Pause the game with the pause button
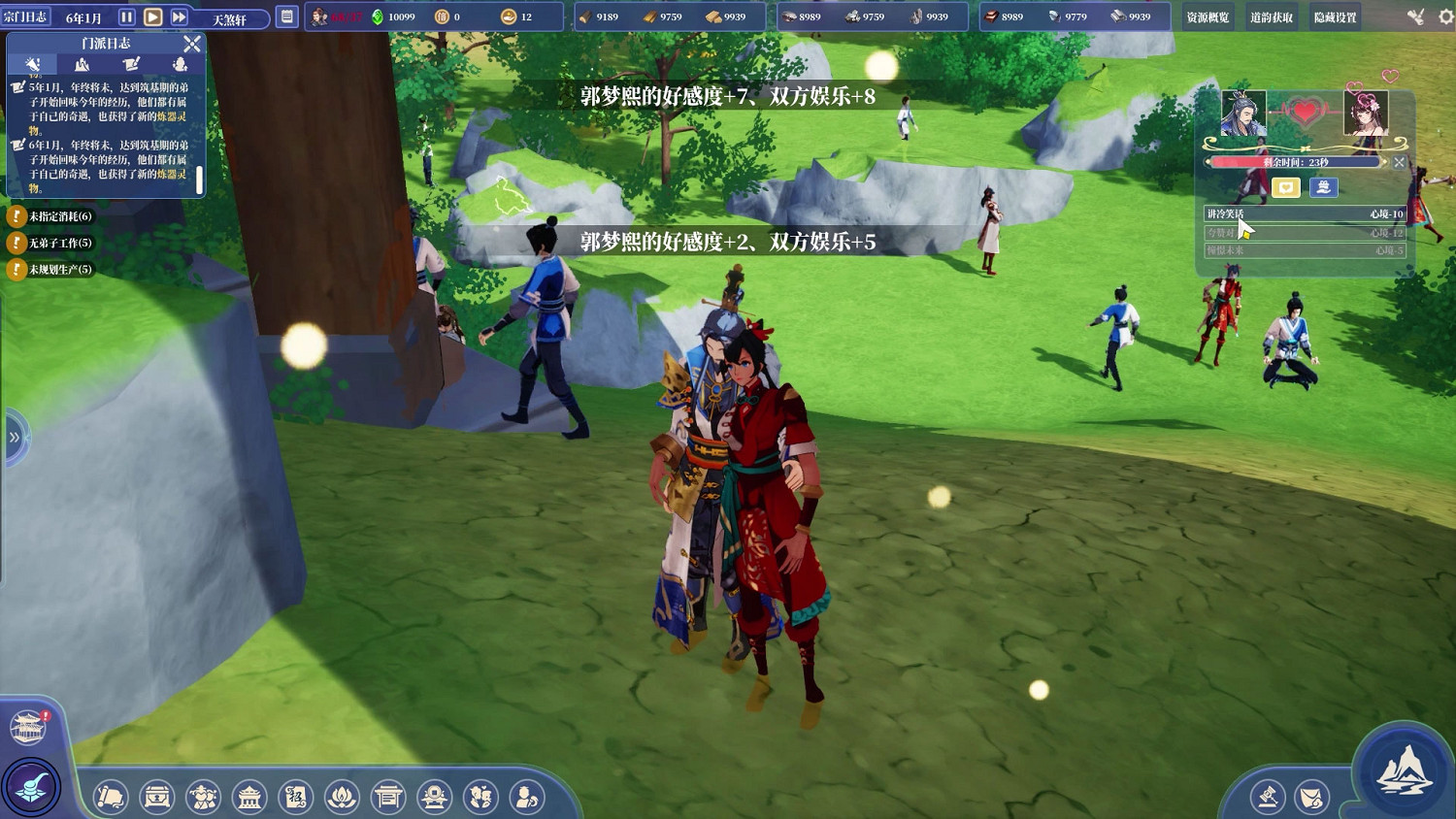Screen dimensions: 1456x819 click(x=125, y=15)
